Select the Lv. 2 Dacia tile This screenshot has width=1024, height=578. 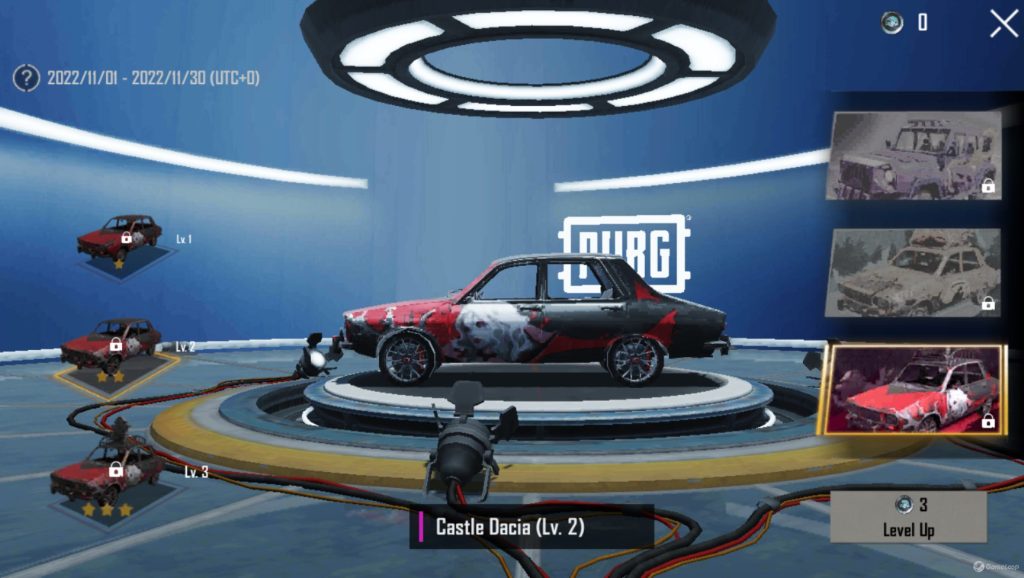[110, 349]
